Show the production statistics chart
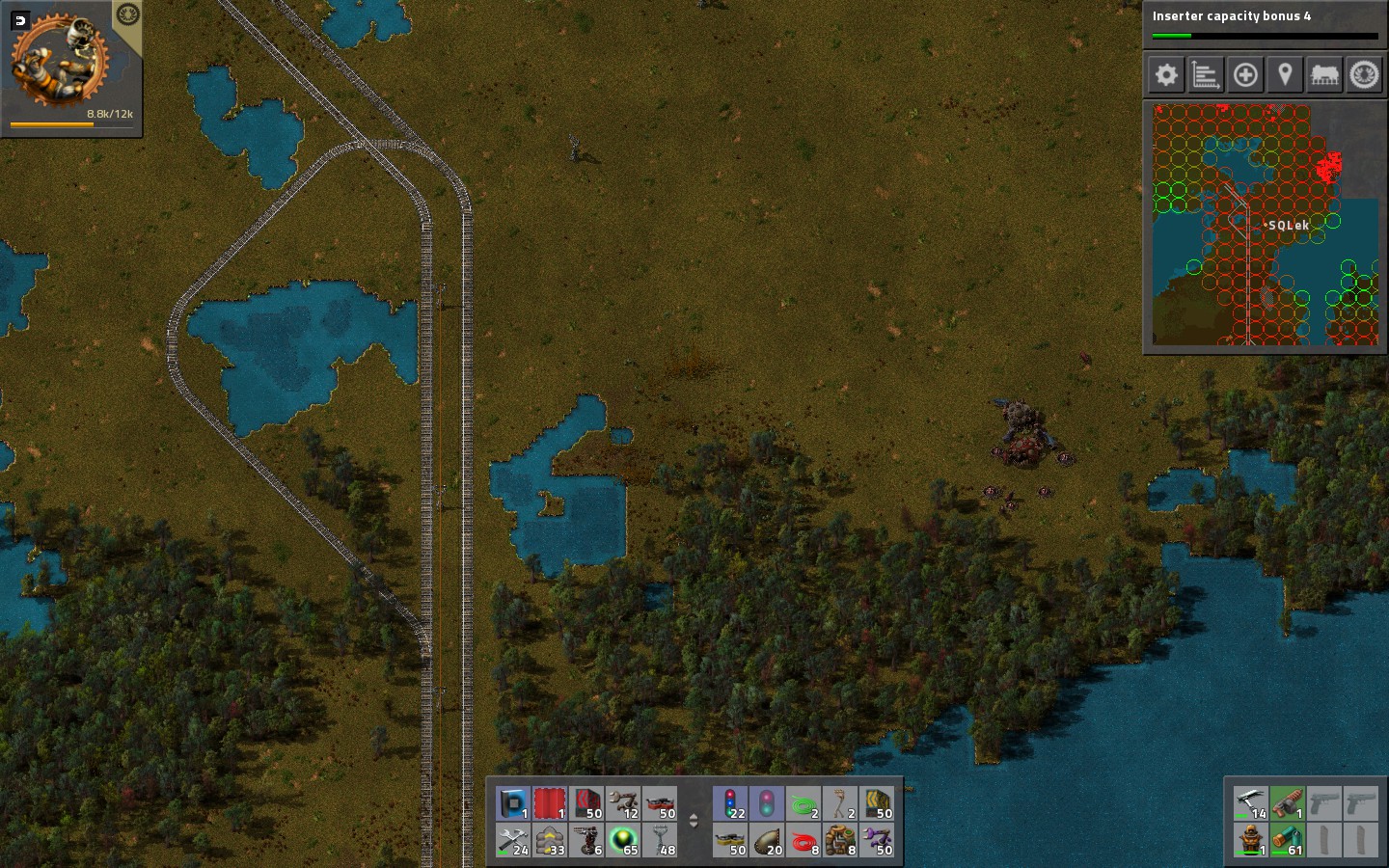The height and width of the screenshot is (868, 1389). tap(1206, 74)
